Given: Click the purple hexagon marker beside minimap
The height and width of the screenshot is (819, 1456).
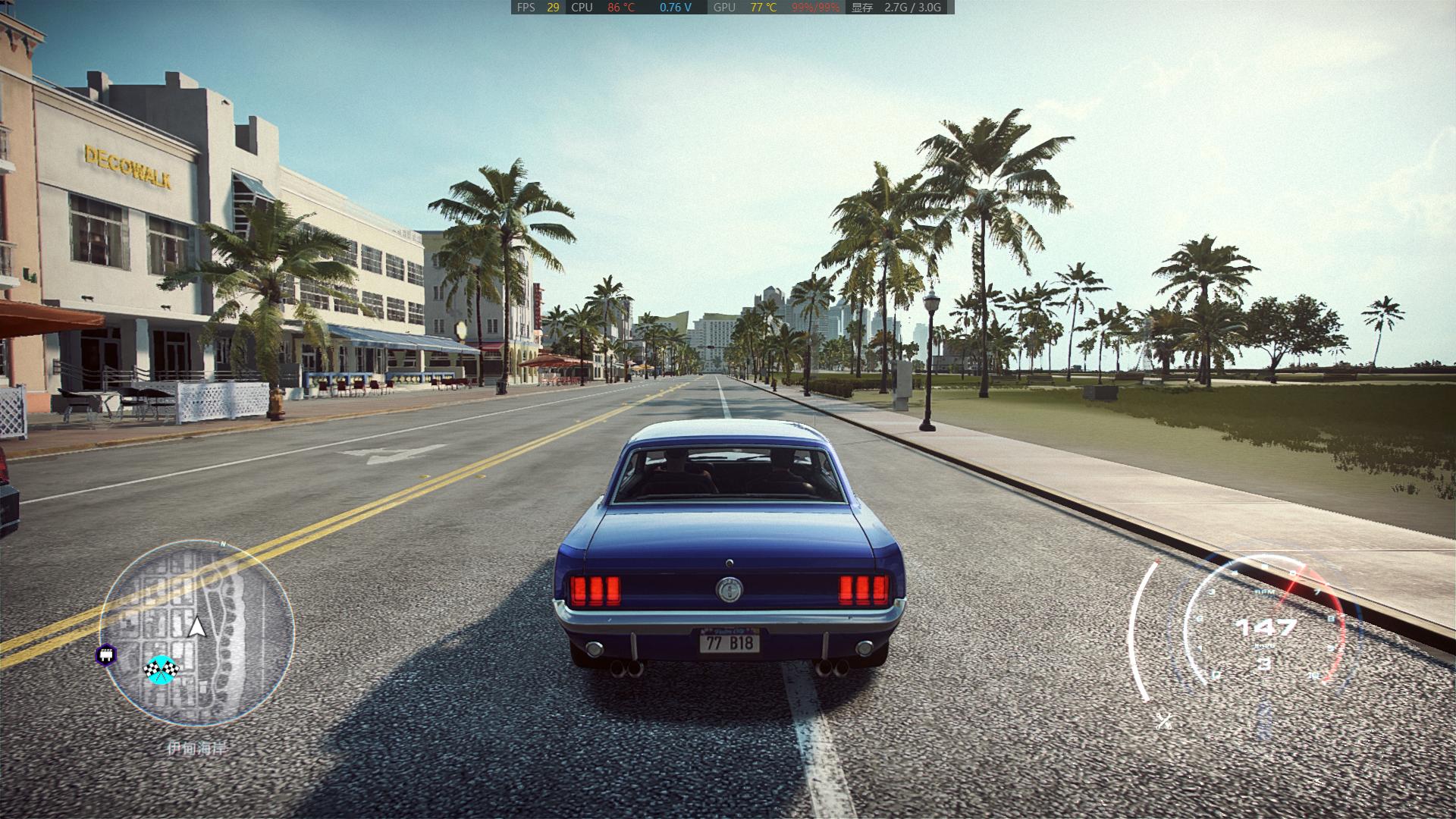Looking at the screenshot, I should [106, 654].
